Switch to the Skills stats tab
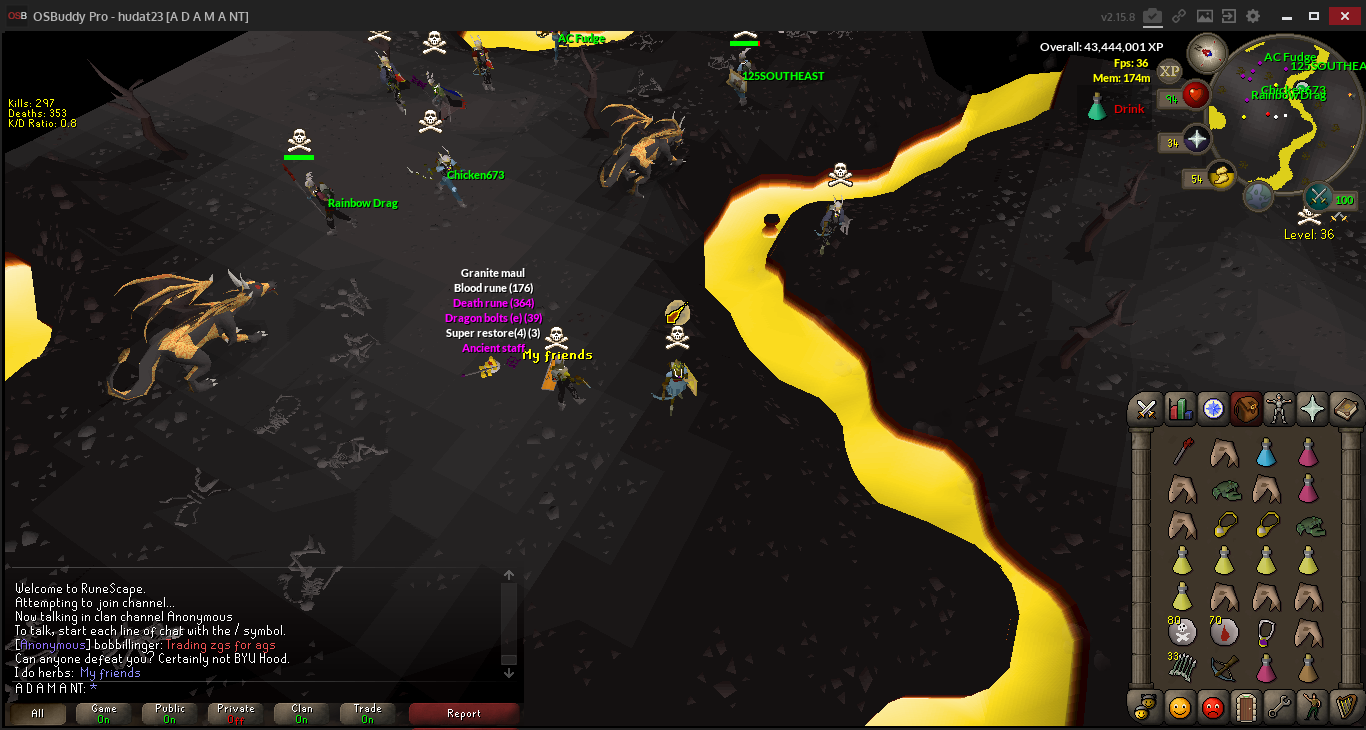The height and width of the screenshot is (730, 1366). pos(1180,409)
